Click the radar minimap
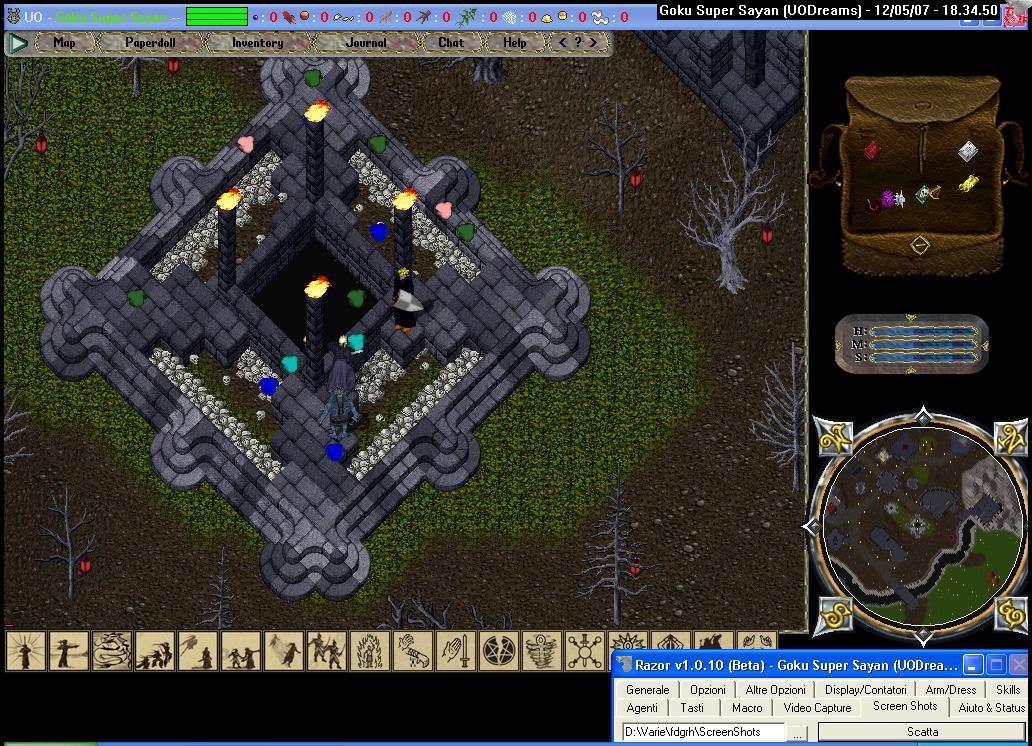This screenshot has width=1032, height=746. (x=918, y=525)
